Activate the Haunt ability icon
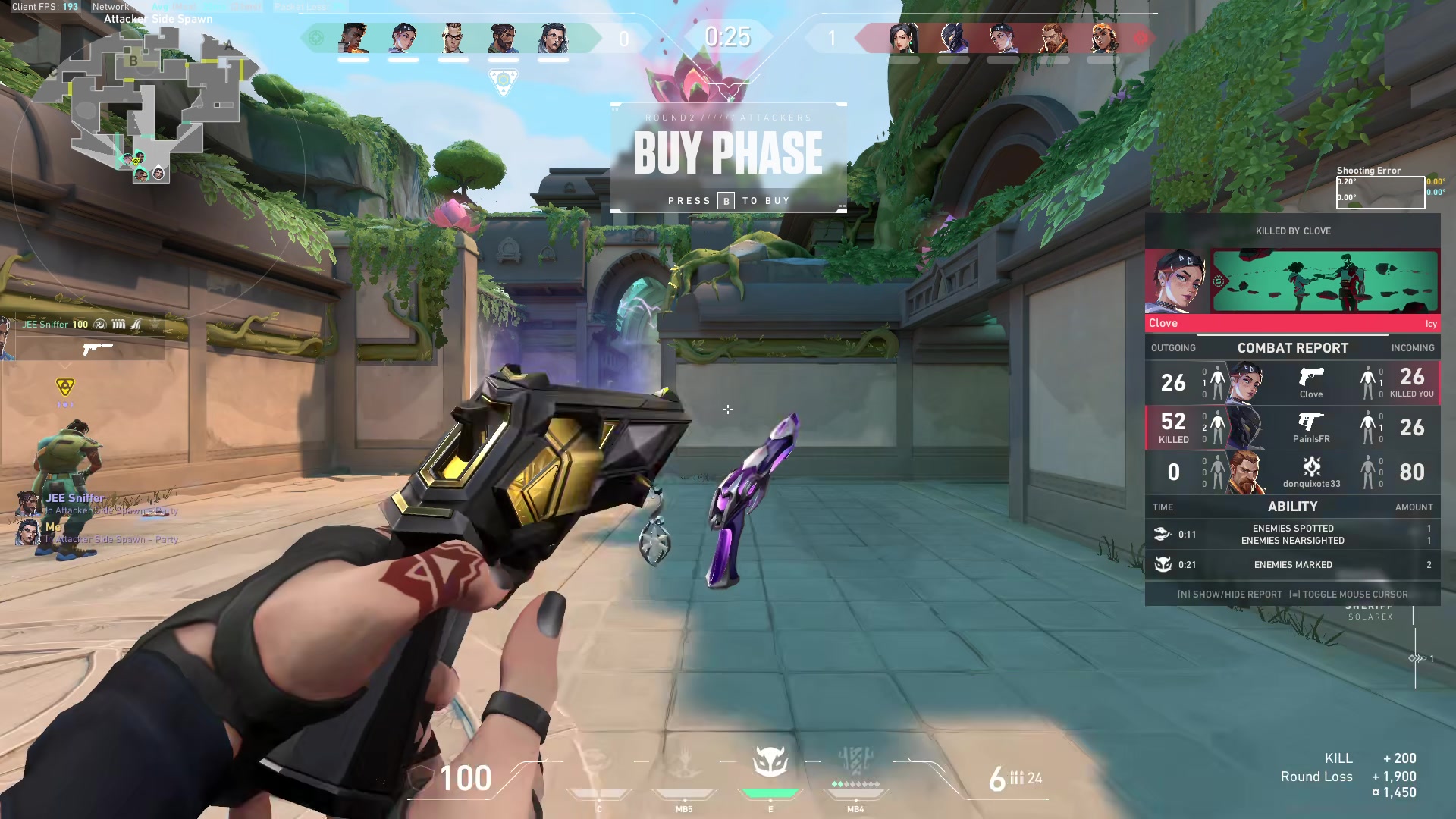1456x819 pixels. (770, 762)
